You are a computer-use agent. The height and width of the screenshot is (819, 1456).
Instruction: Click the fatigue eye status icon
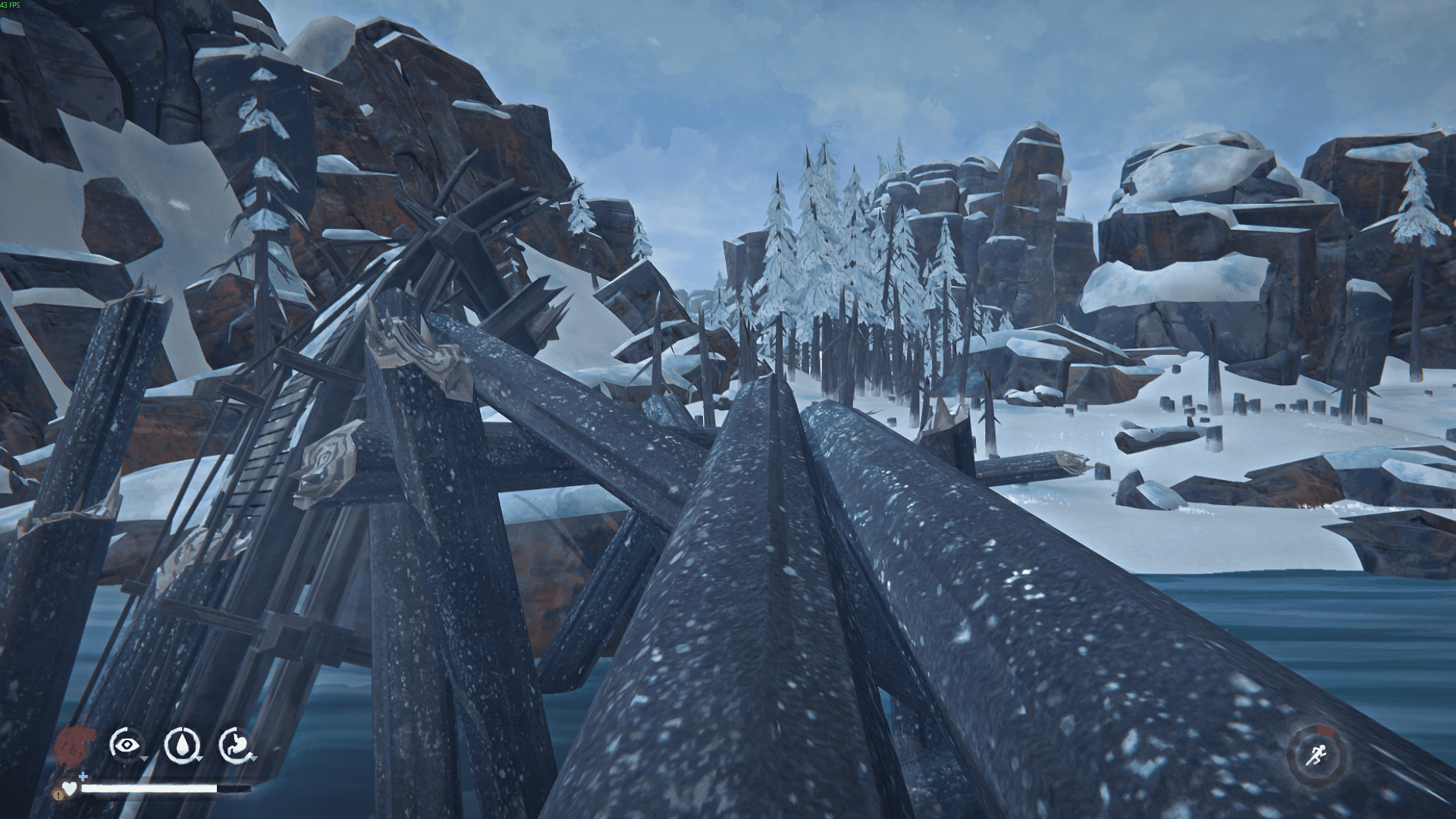pos(125,745)
